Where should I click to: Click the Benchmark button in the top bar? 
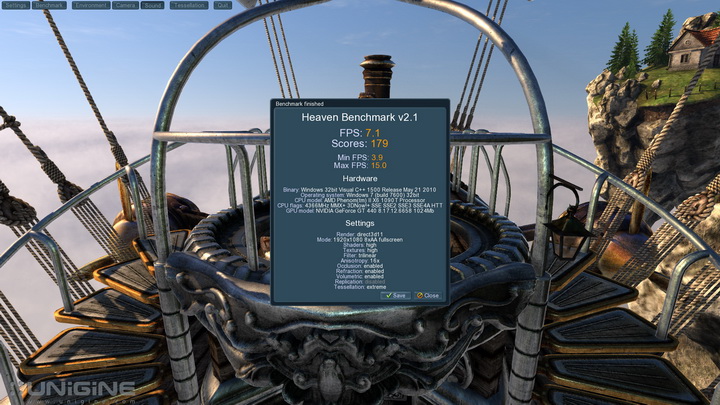coord(49,5)
